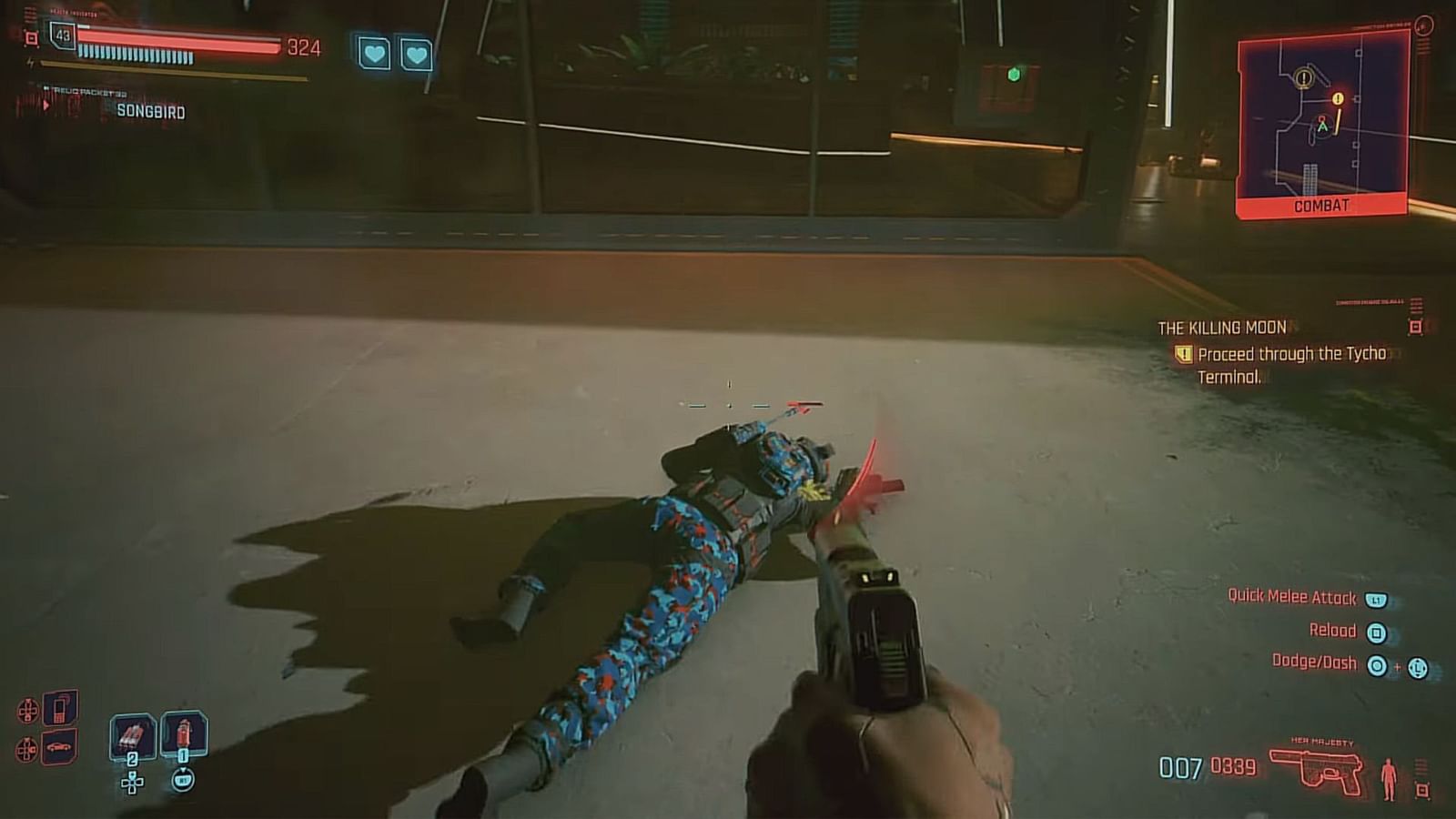Toggle the Dodge/Dash circle button prompt
Image resolution: width=1456 pixels, height=819 pixels.
[x=1378, y=665]
